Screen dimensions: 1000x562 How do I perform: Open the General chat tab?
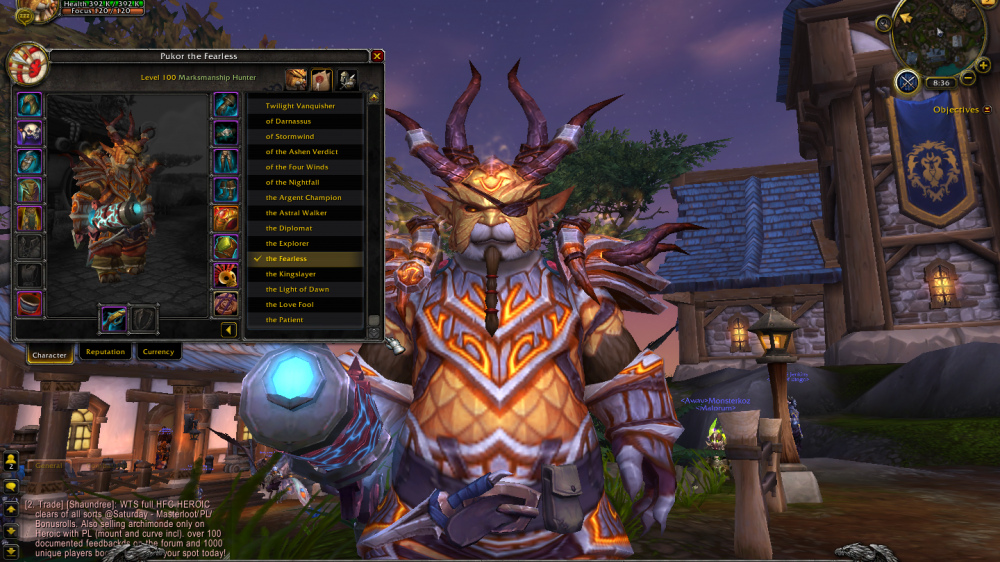[47, 466]
